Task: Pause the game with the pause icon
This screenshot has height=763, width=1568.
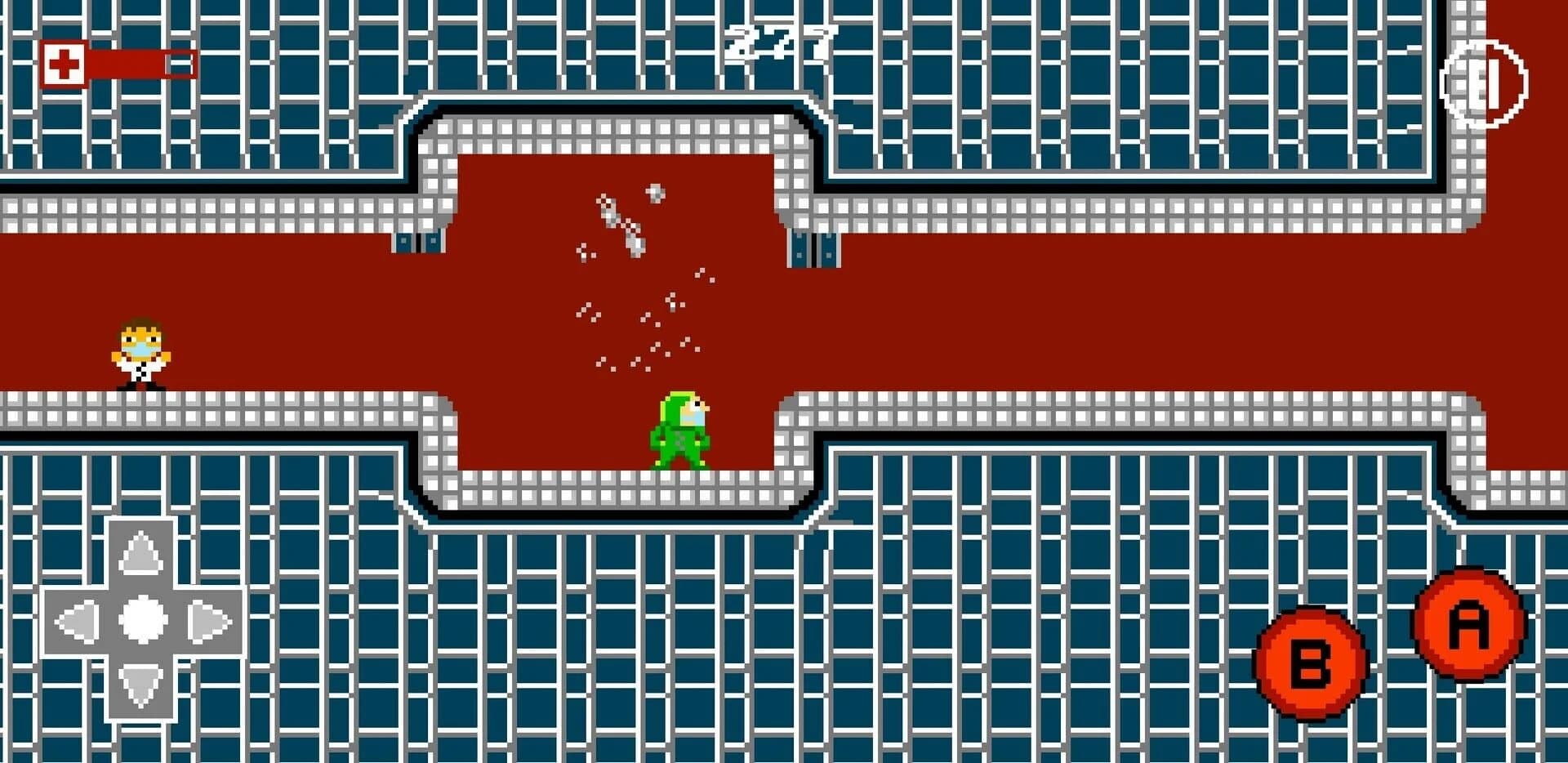Action: tap(1483, 83)
